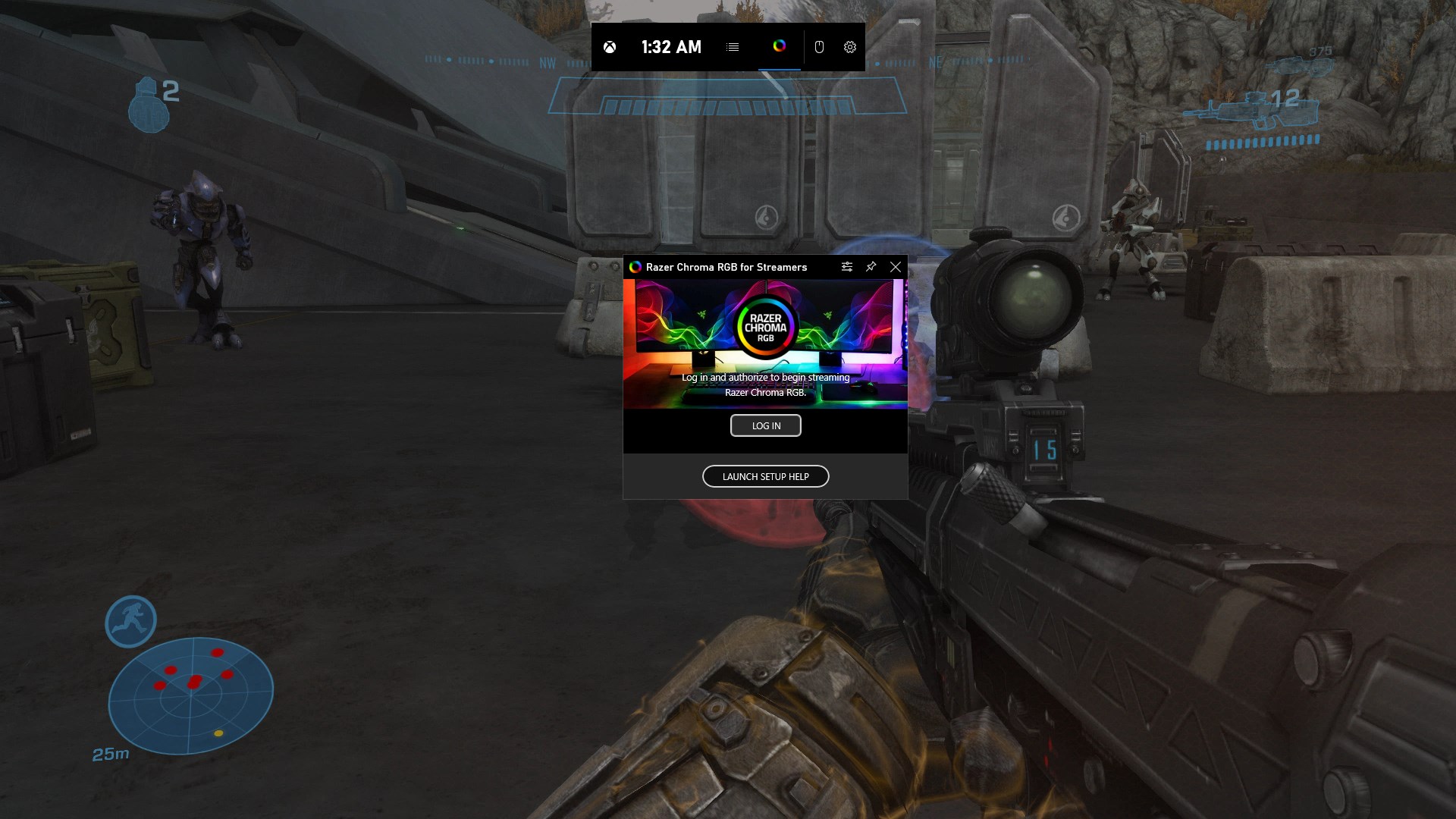This screenshot has width=1456, height=819.
Task: Pin the Razer Chroma RGB widget
Action: tap(871, 267)
